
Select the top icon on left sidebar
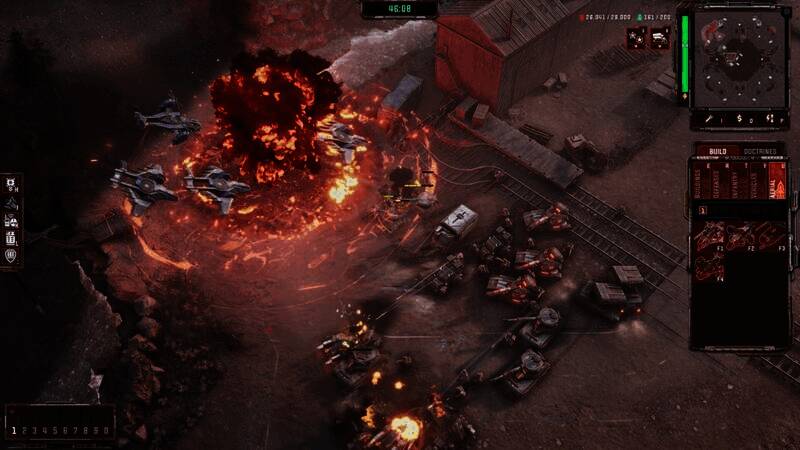tap(11, 184)
